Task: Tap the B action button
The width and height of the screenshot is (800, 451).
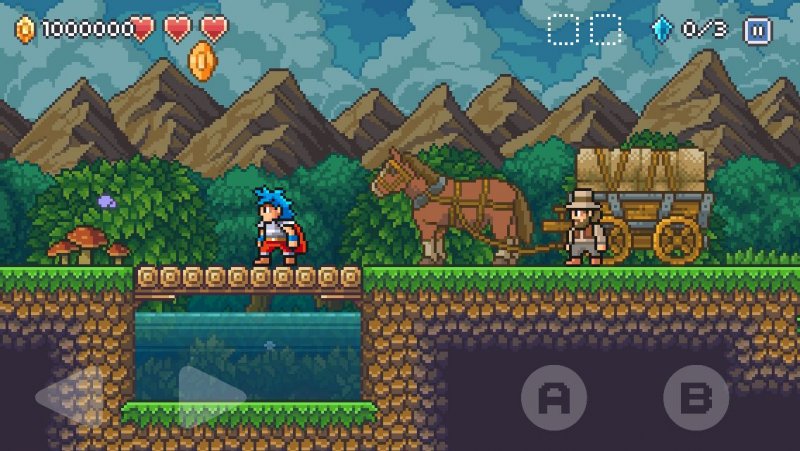Action: tap(695, 398)
